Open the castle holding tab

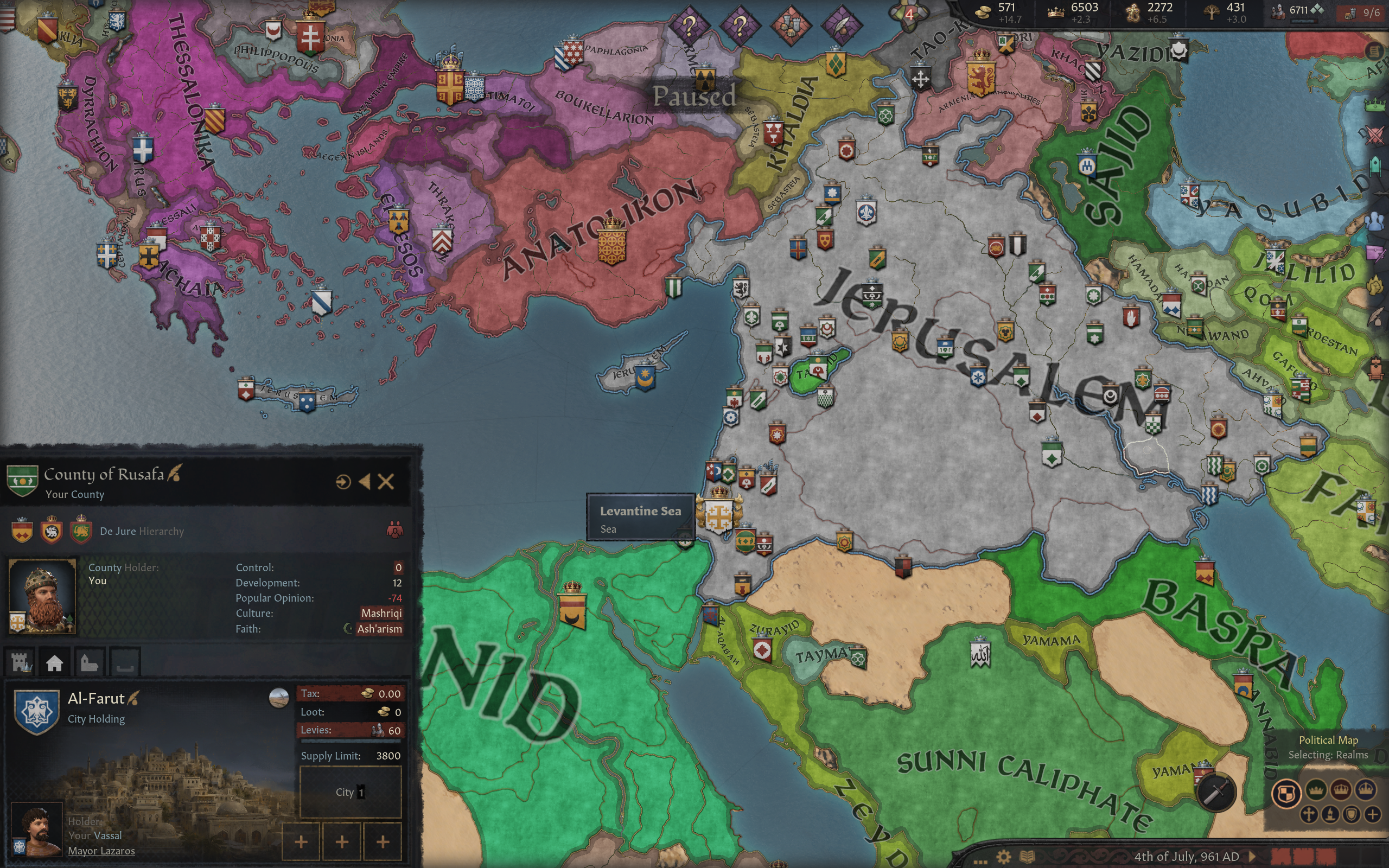pyautogui.click(x=21, y=663)
